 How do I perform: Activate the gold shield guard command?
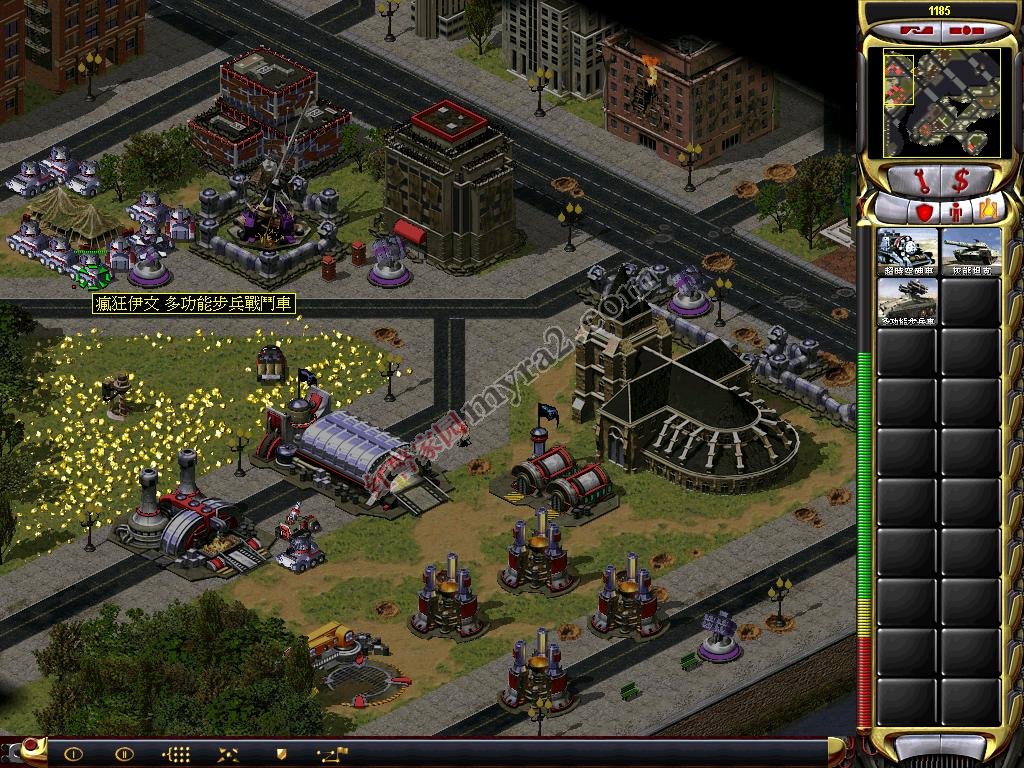(x=280, y=754)
